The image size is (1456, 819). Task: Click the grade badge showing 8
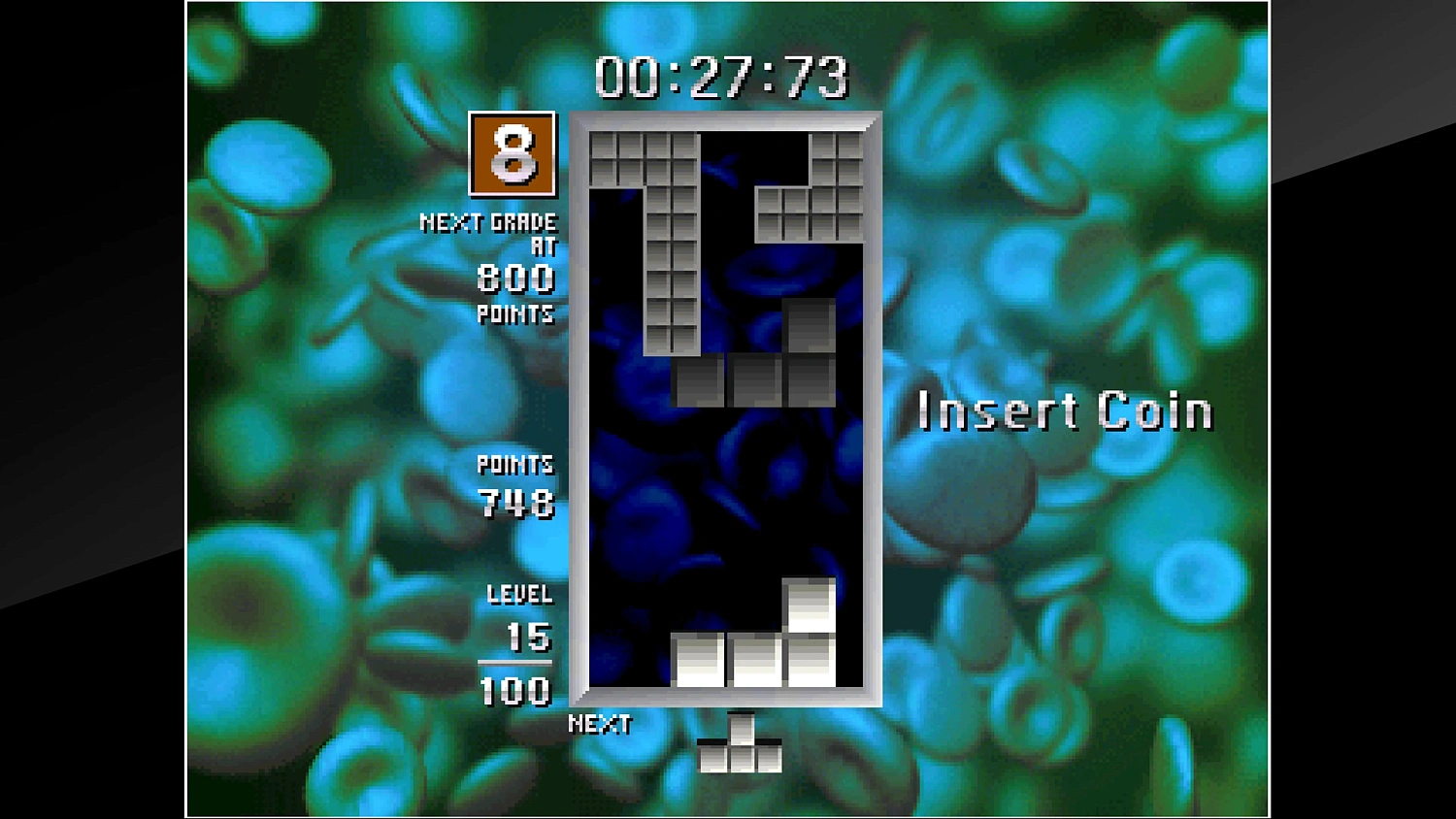click(511, 155)
